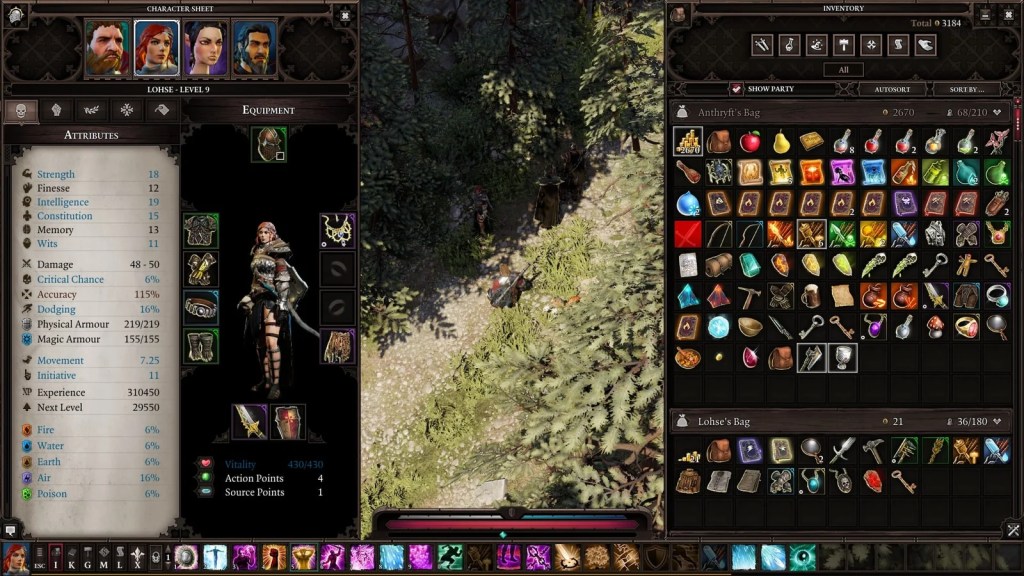Pick the red apple in Anthryft's Bag
This screenshot has width=1024, height=576.
750,142
